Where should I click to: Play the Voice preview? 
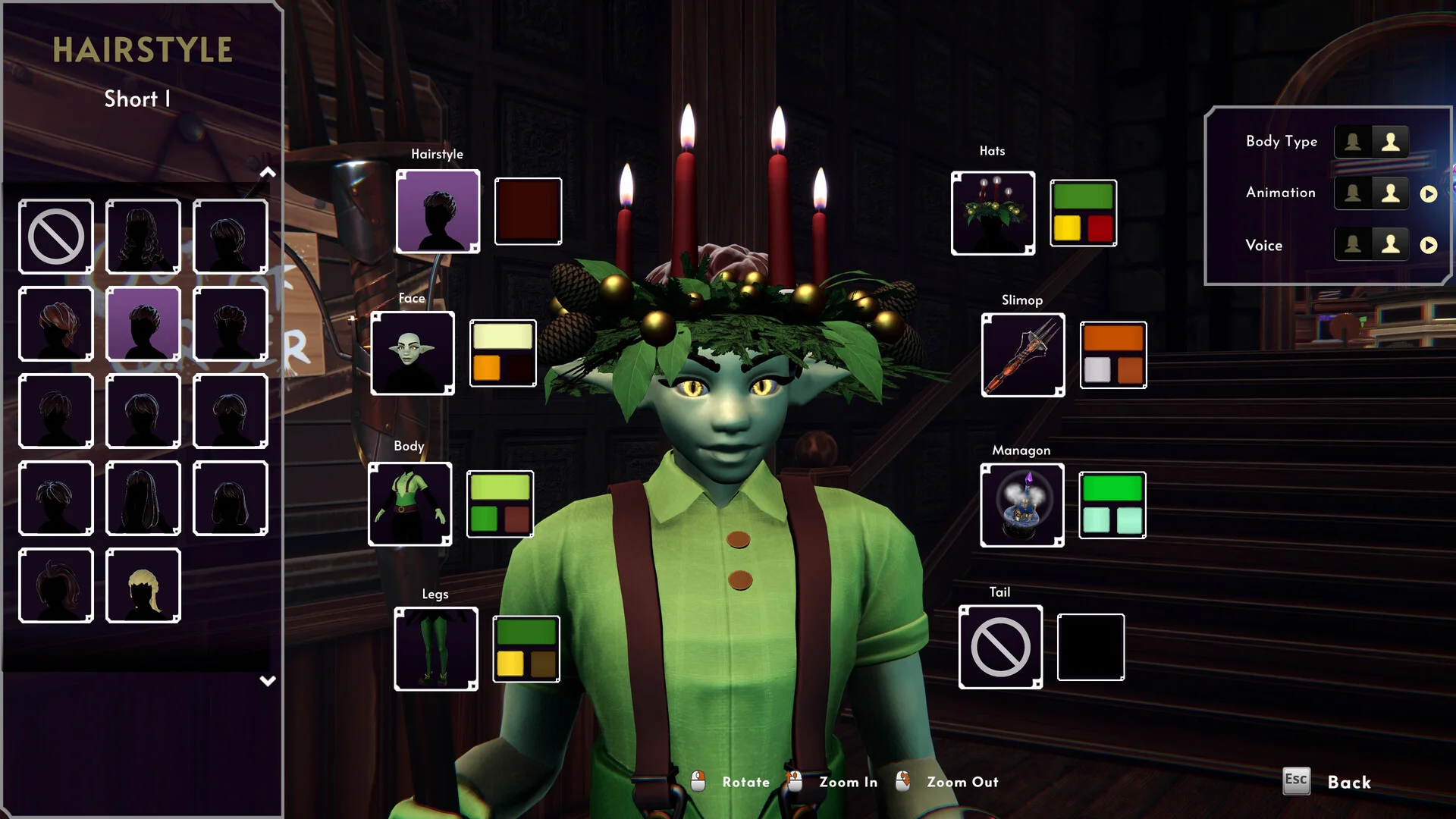[1429, 246]
